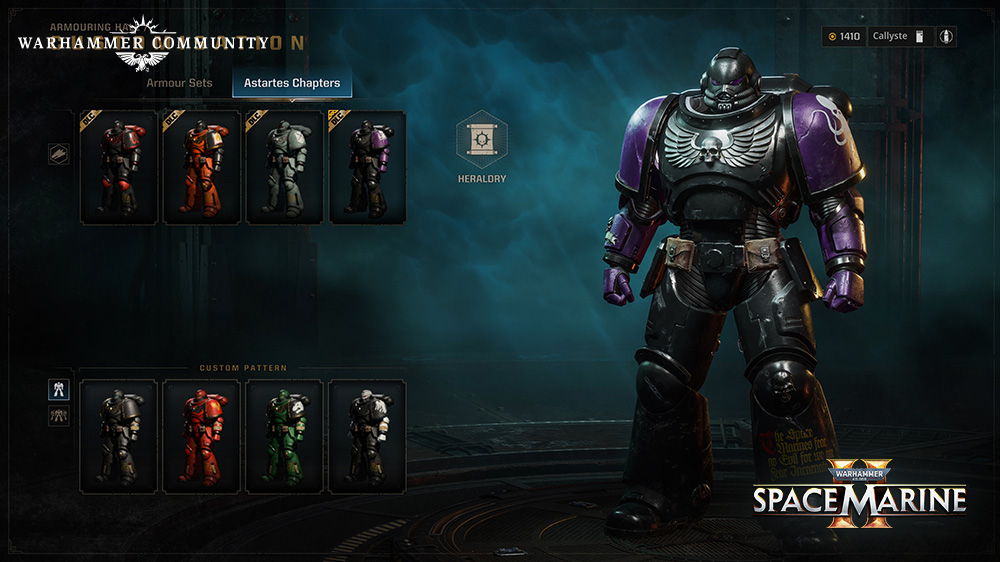Select the red custom pattern armour
The height and width of the screenshot is (562, 1000).
[202, 436]
